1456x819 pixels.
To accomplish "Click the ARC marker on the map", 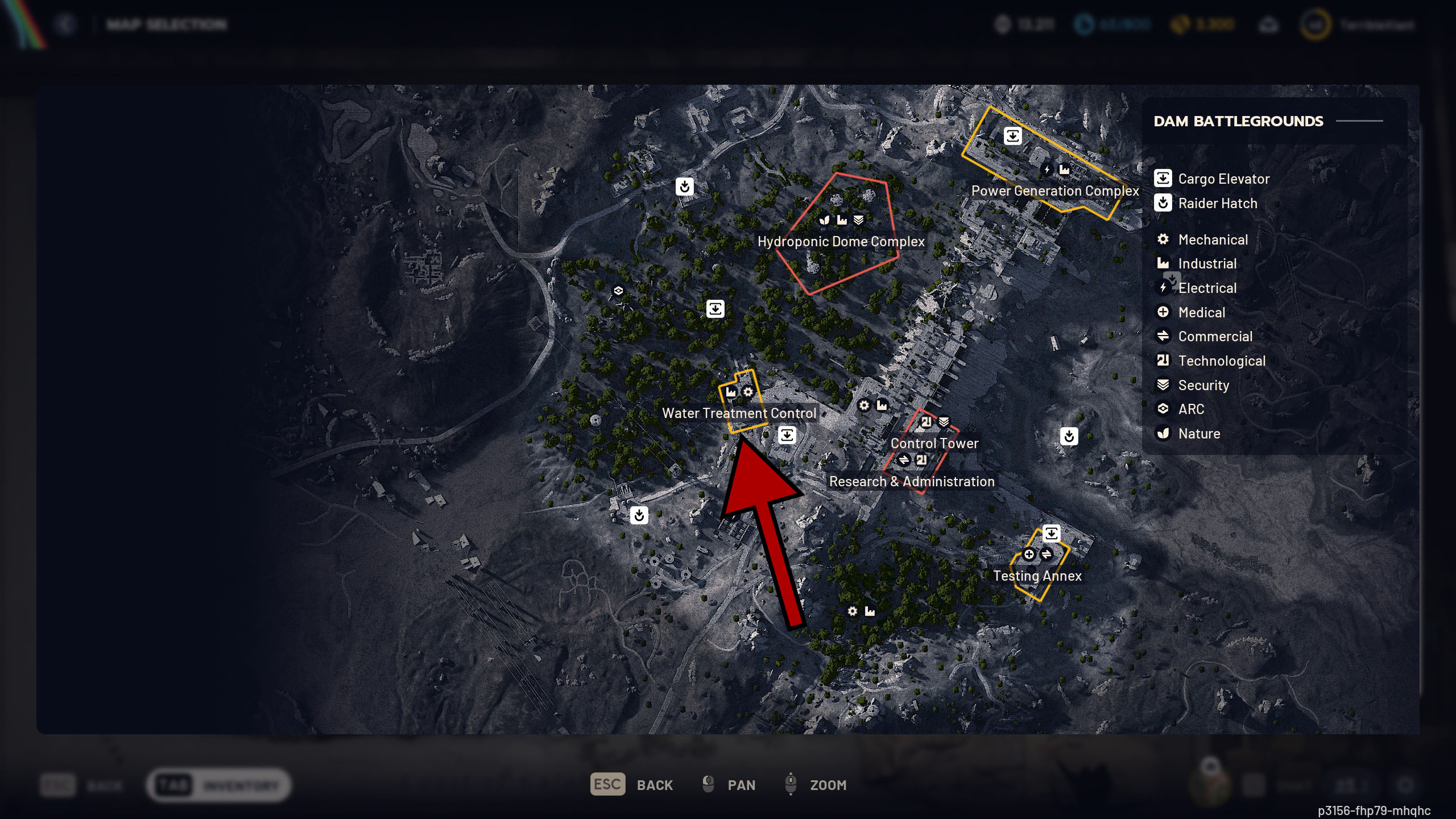I will click(618, 291).
